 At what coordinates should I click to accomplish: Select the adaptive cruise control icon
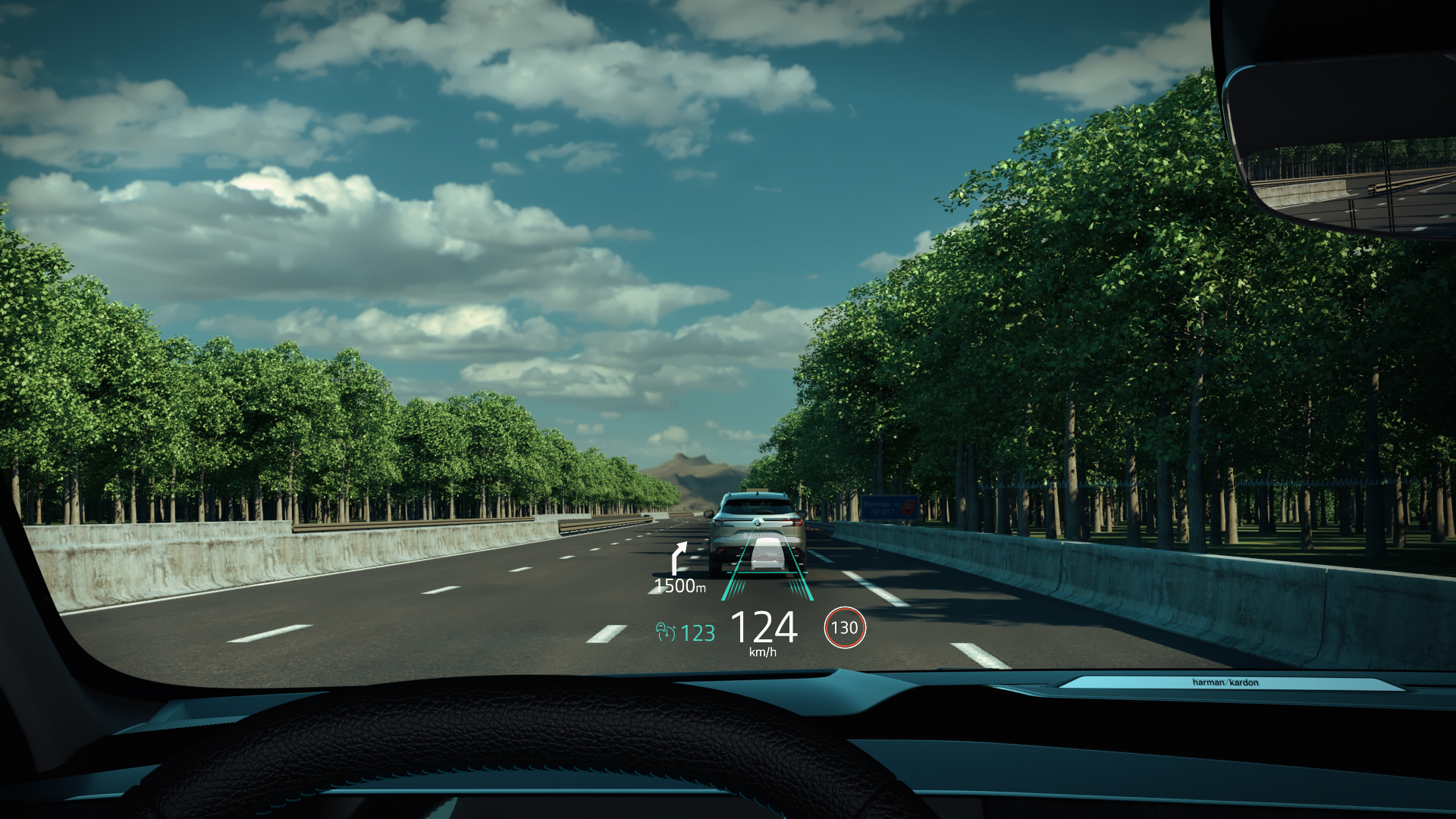665,632
